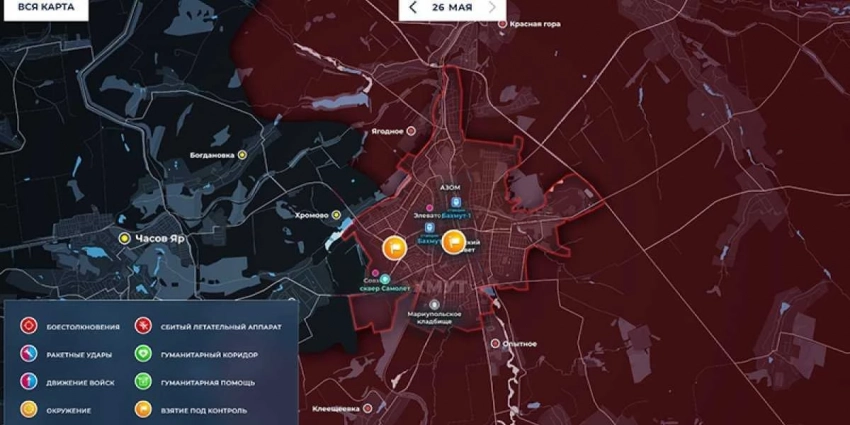Choose the Движение войск legend entry
Viewport: 850px width, 425px height.
point(30,382)
